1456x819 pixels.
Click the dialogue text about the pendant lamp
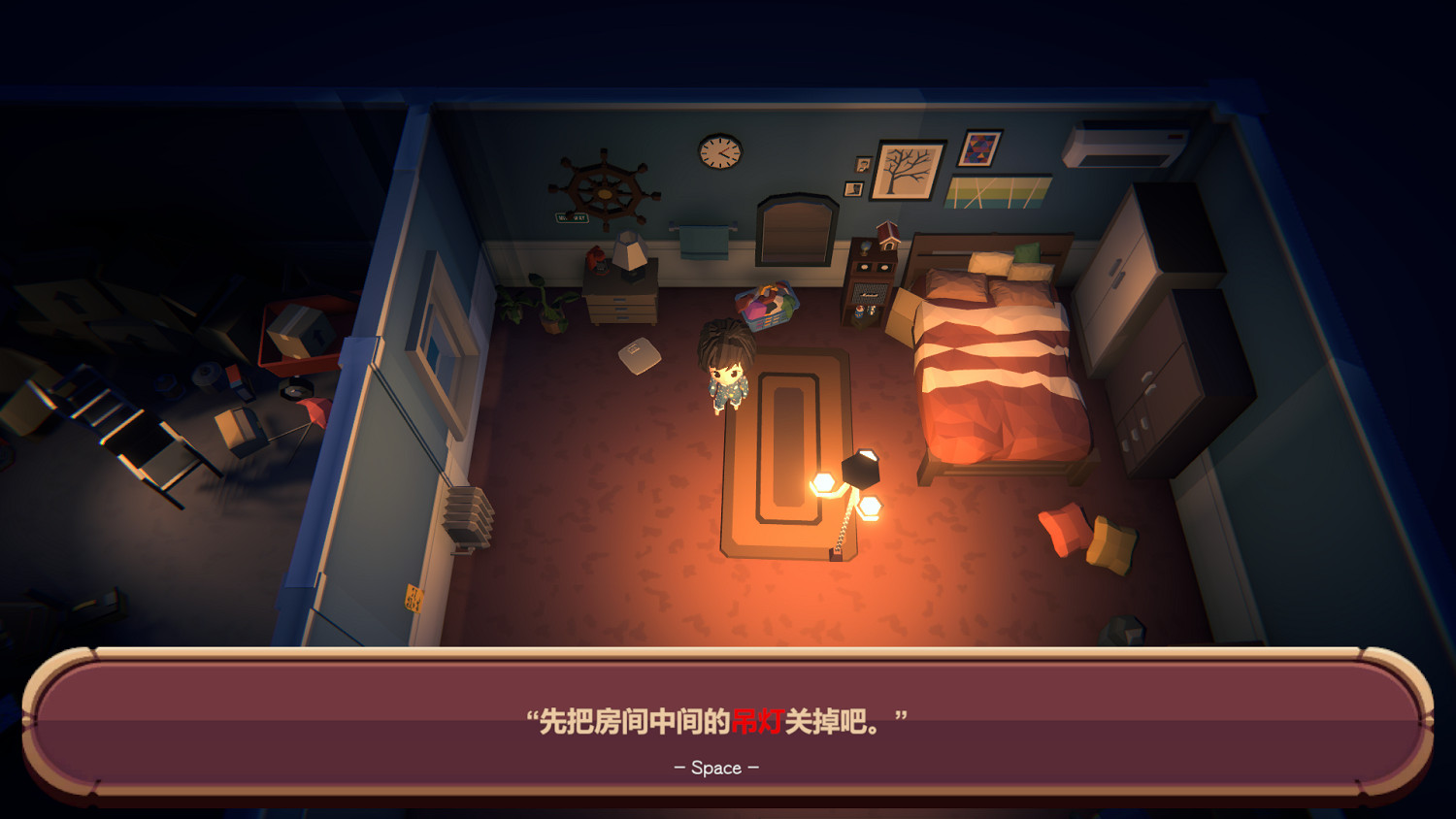pos(720,719)
